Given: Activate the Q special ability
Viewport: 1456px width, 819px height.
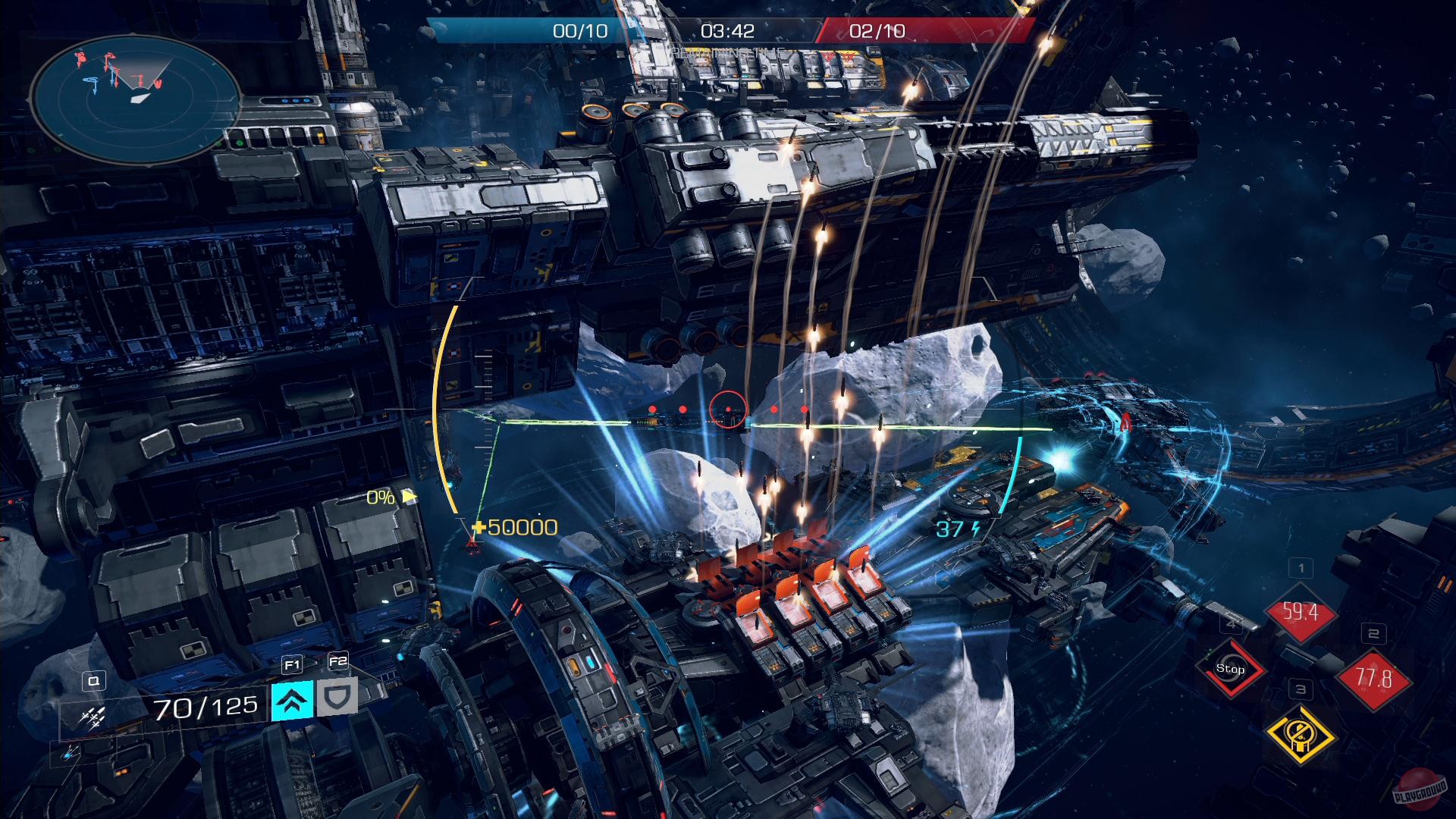Looking at the screenshot, I should tap(93, 681).
